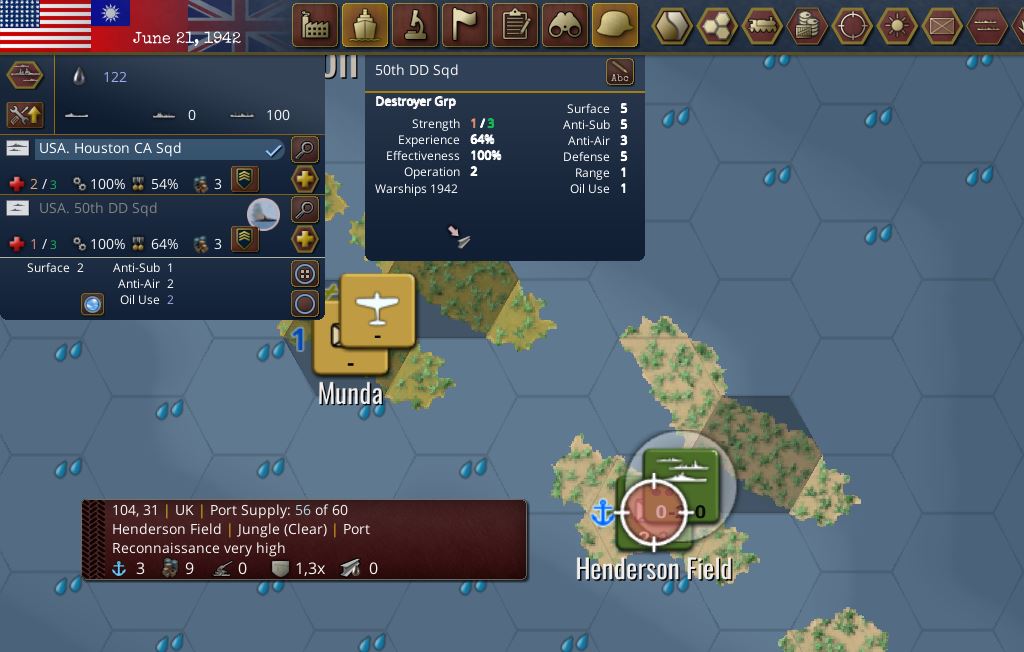Viewport: 1024px width, 652px height.
Task: Toggle the hexagon grid map overlay
Action: click(717, 25)
